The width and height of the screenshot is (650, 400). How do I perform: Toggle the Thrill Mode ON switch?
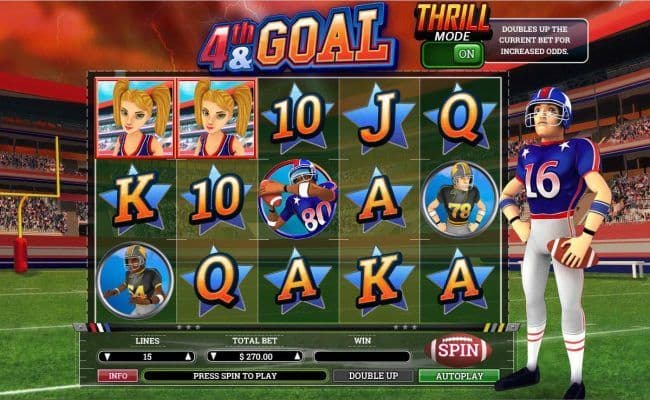pos(465,54)
